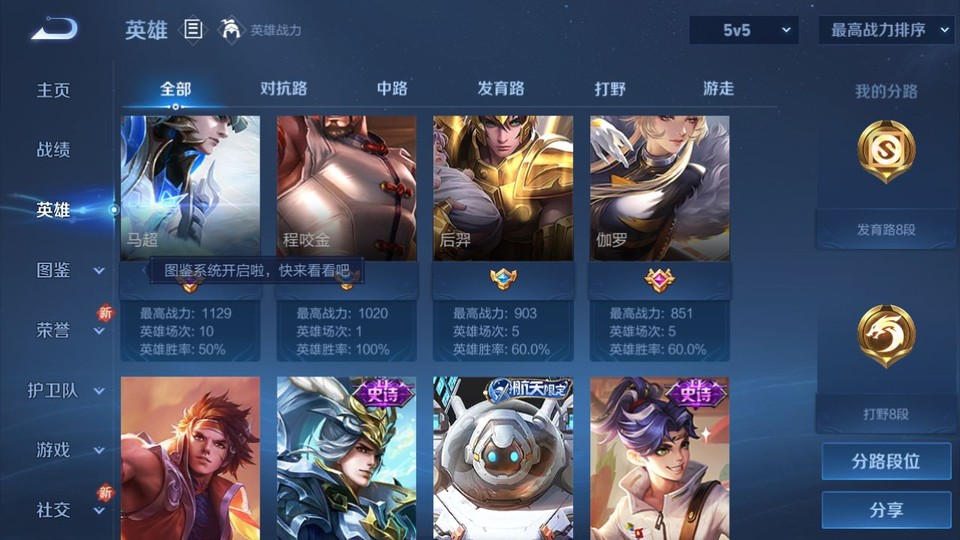Open the 5v5 mode dropdown

pyautogui.click(x=743, y=30)
